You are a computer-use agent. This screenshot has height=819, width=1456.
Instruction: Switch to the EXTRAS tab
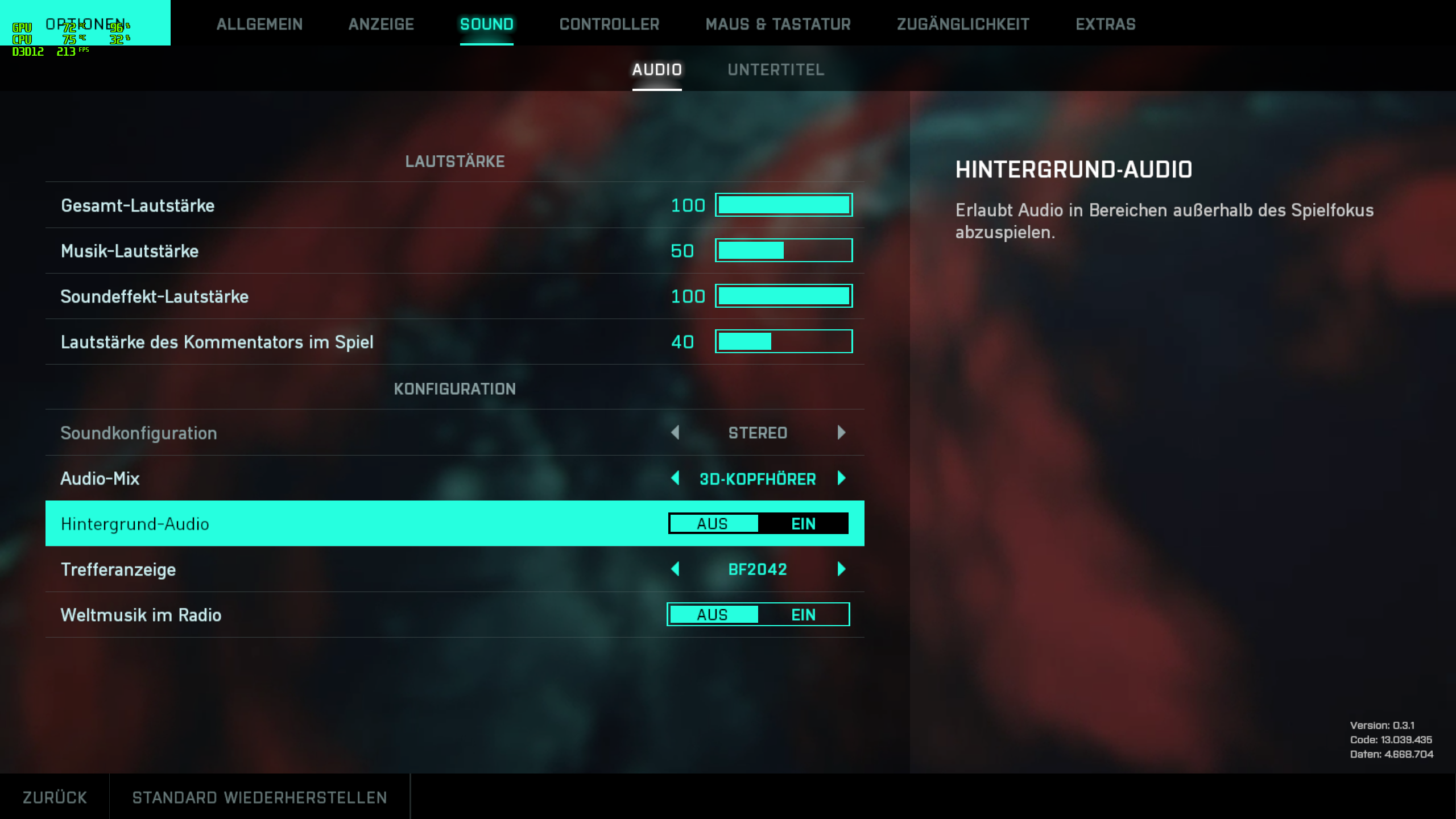[1105, 24]
